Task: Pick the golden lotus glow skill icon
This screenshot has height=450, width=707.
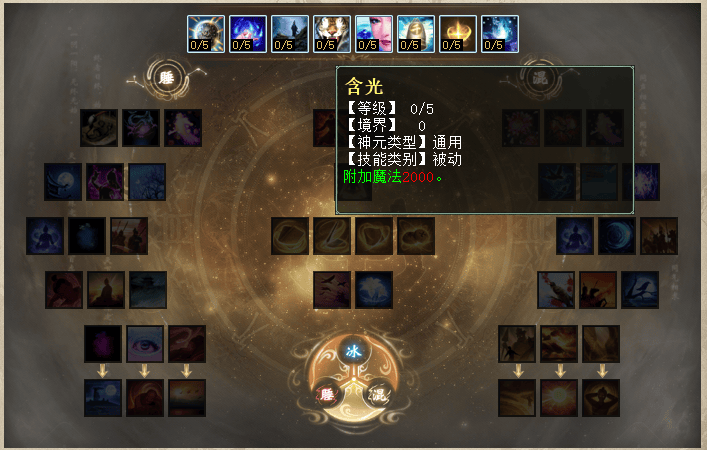Action: tap(457, 33)
